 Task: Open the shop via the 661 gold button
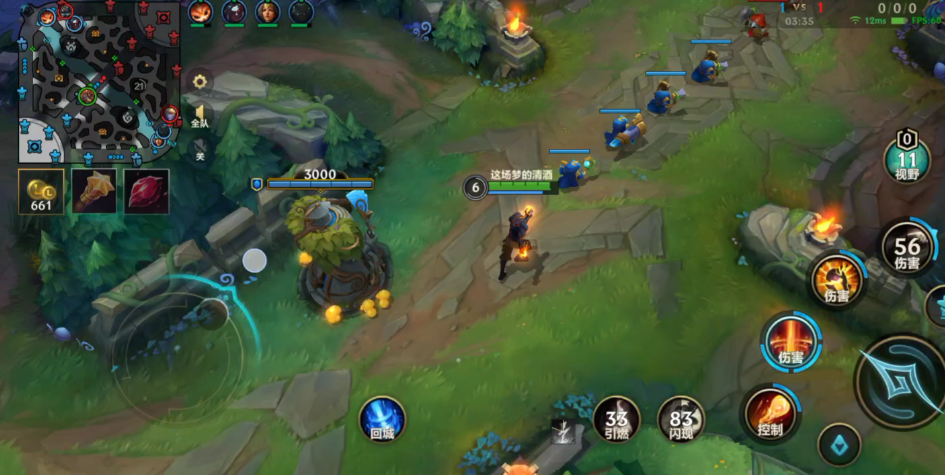[x=41, y=191]
